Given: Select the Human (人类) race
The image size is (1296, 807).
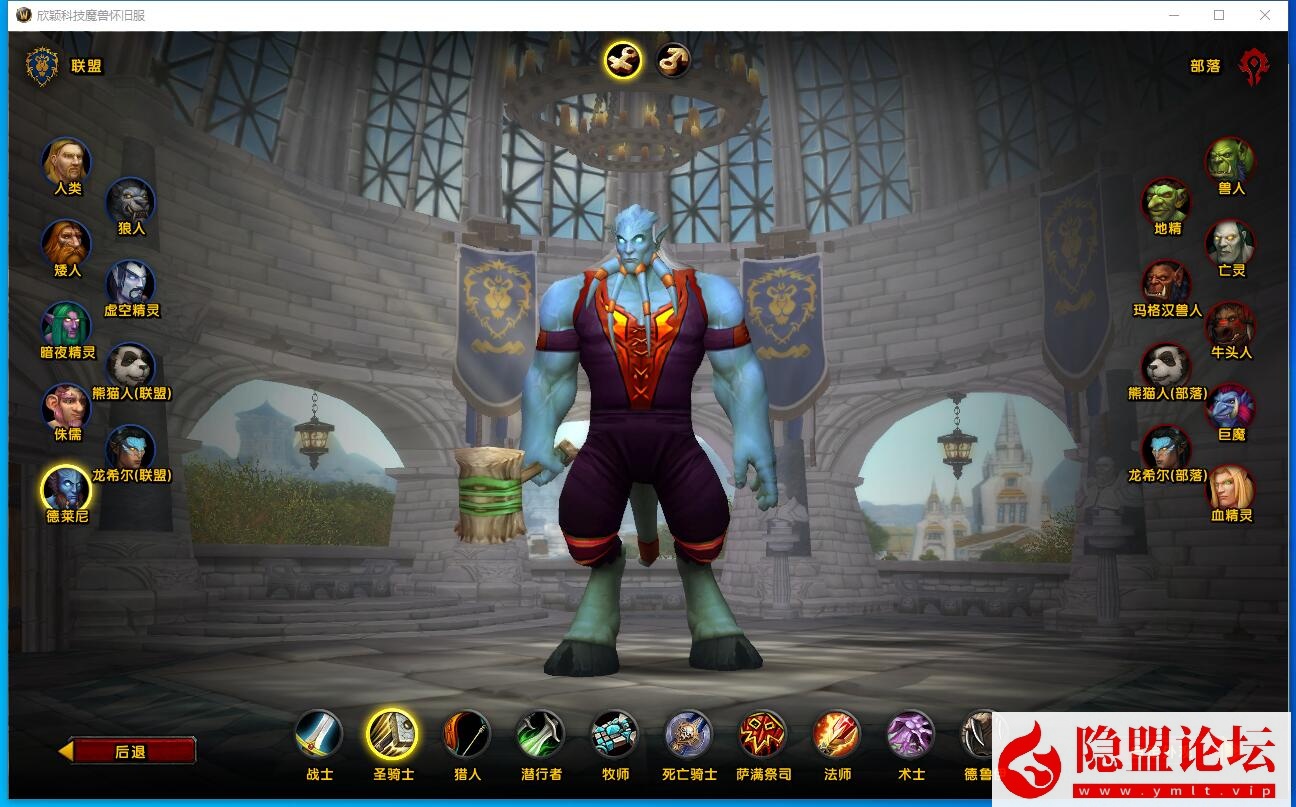Looking at the screenshot, I should (x=66, y=162).
